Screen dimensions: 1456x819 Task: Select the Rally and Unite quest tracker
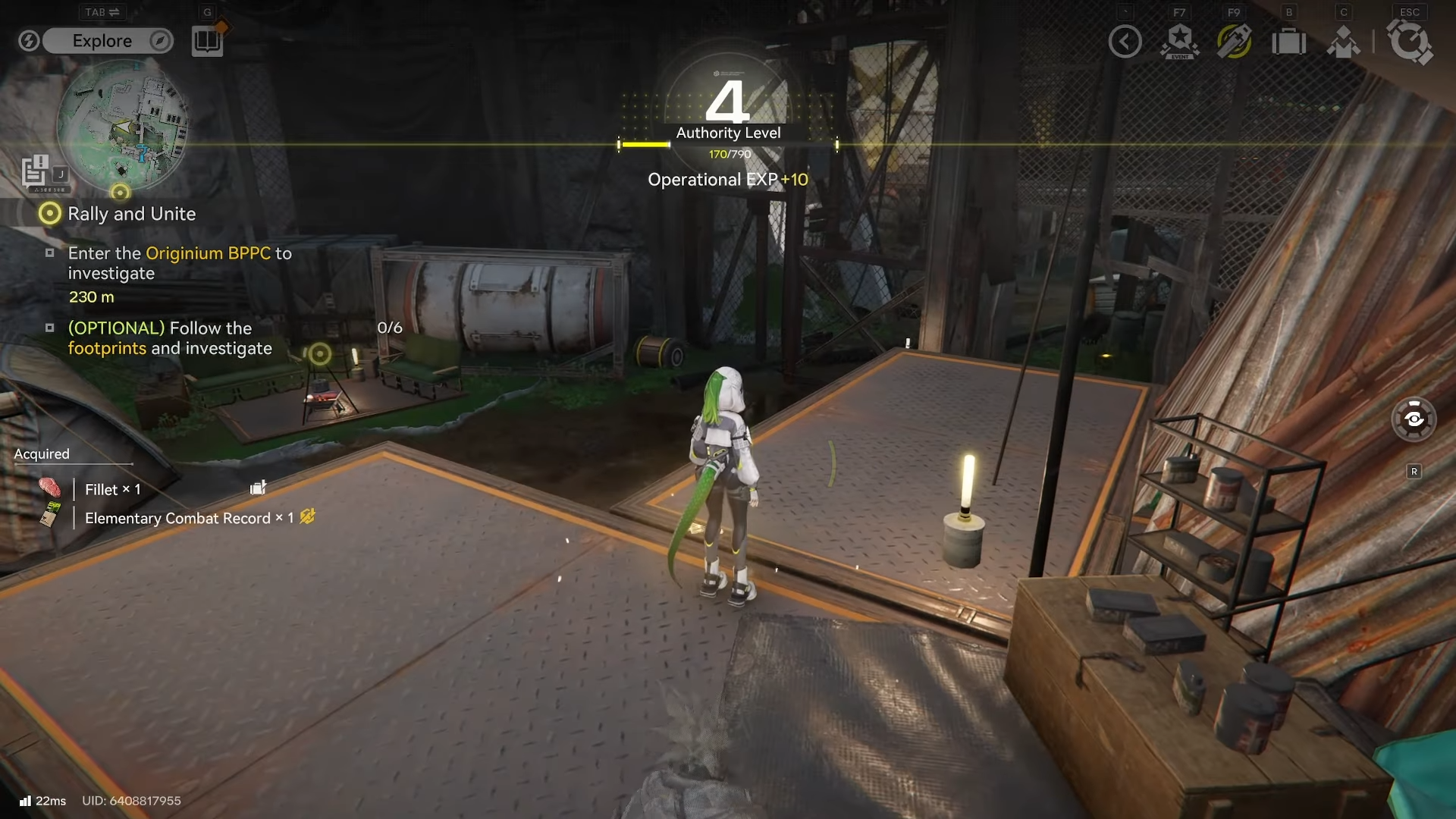tap(130, 214)
